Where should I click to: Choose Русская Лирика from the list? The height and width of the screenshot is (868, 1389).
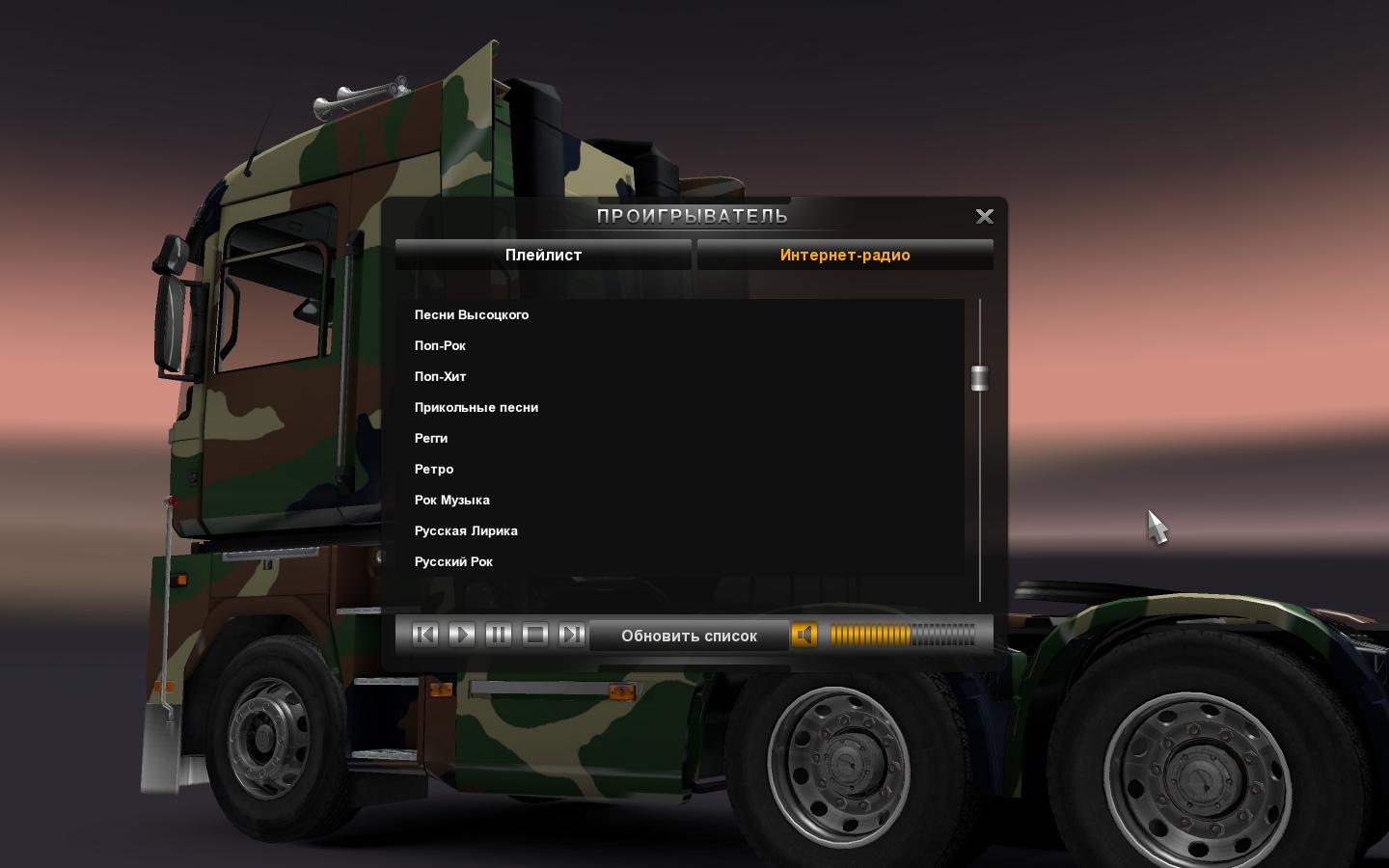(466, 531)
